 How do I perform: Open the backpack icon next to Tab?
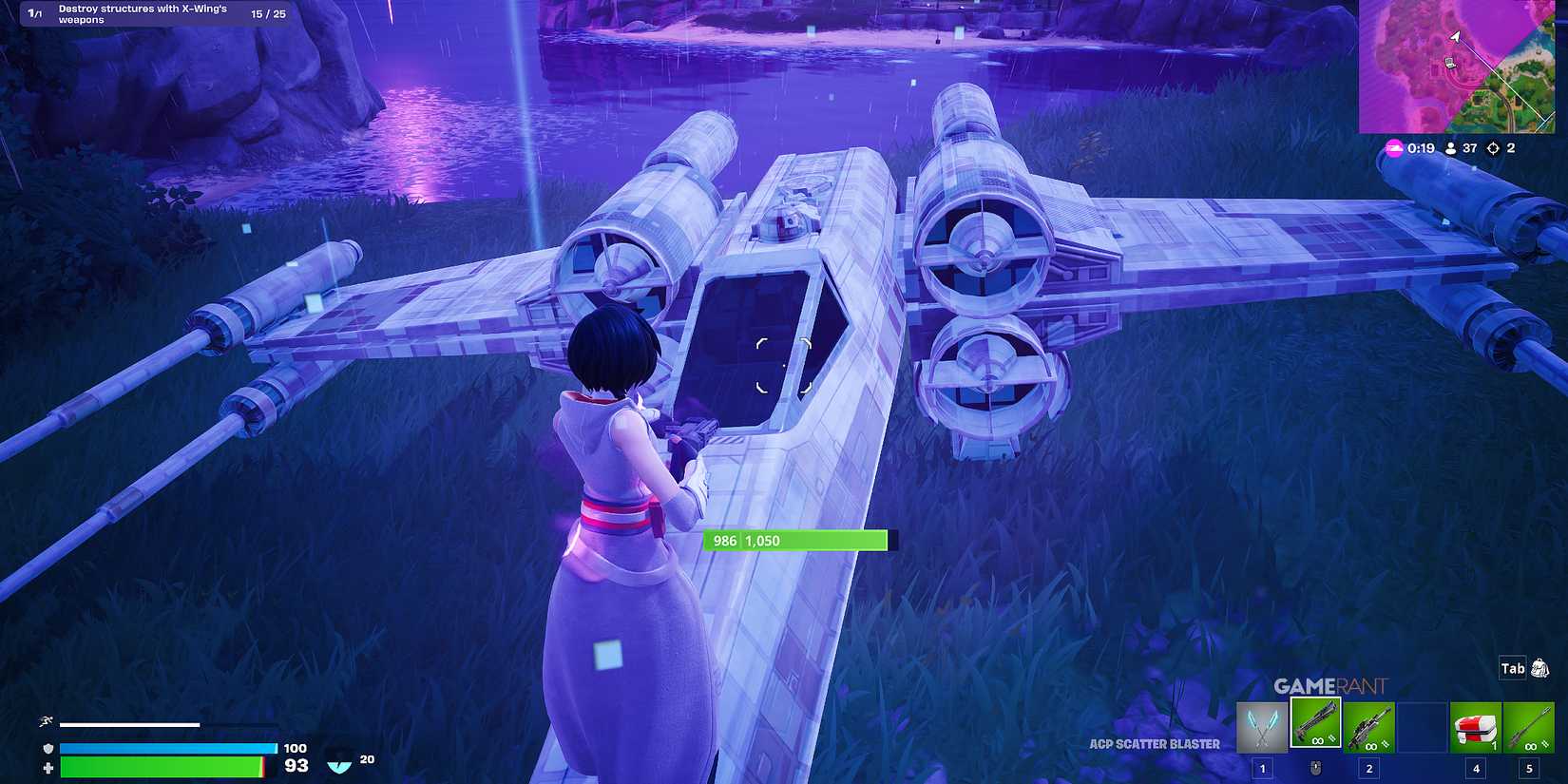(1541, 668)
